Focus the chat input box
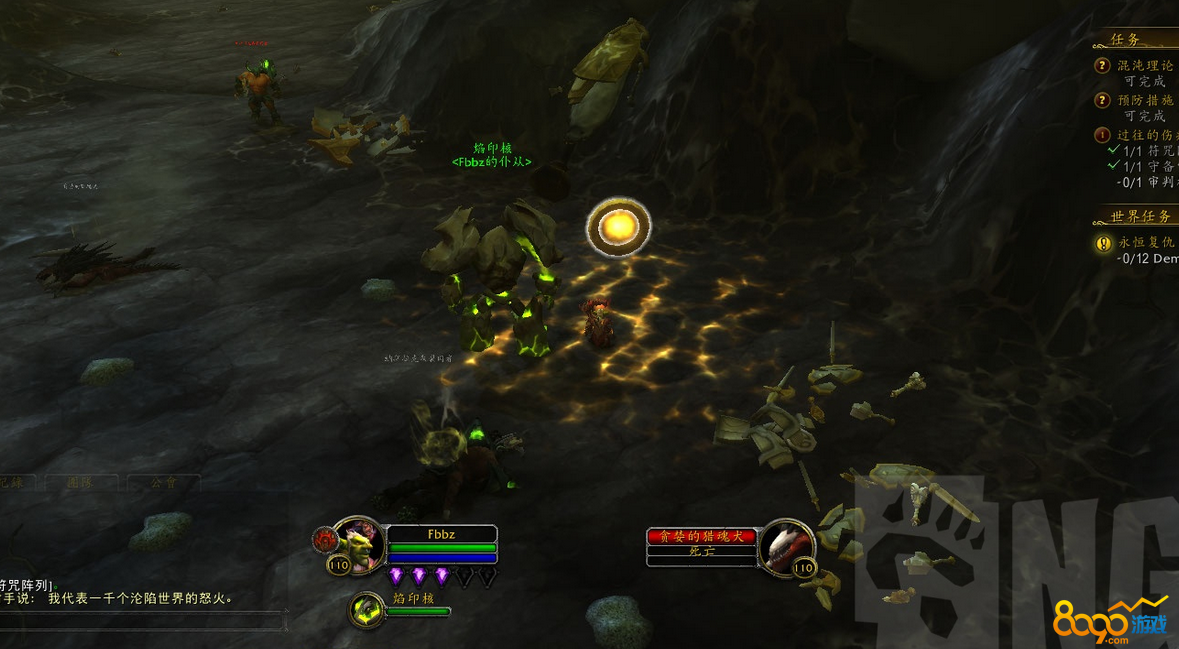This screenshot has width=1179, height=649. 140,622
